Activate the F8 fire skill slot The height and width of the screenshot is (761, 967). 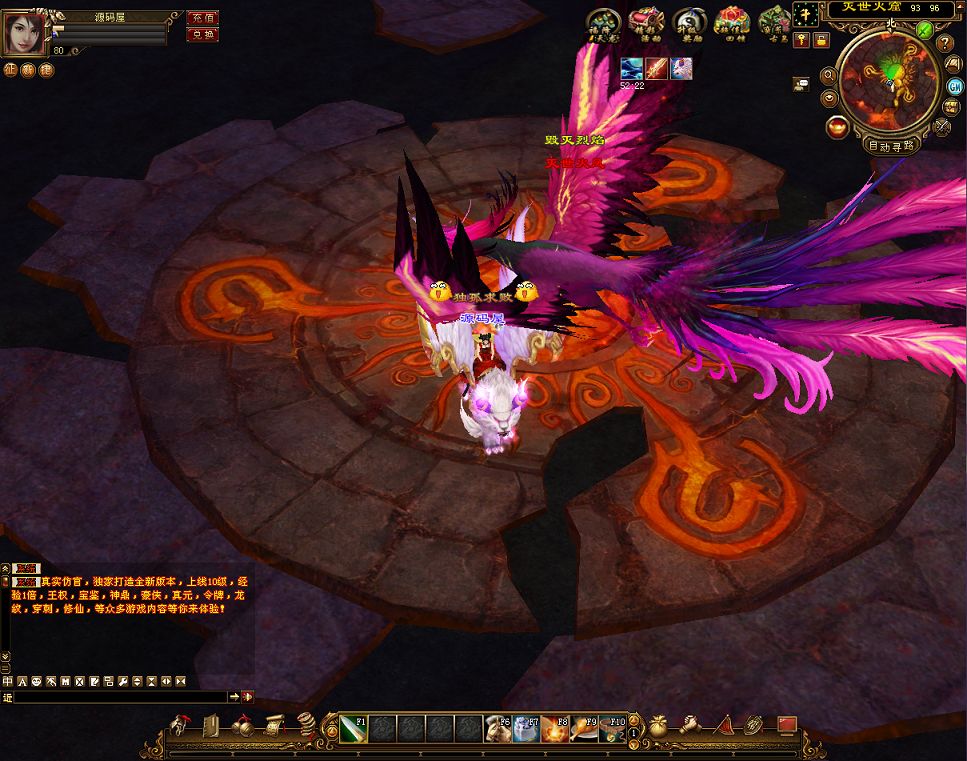(x=555, y=729)
